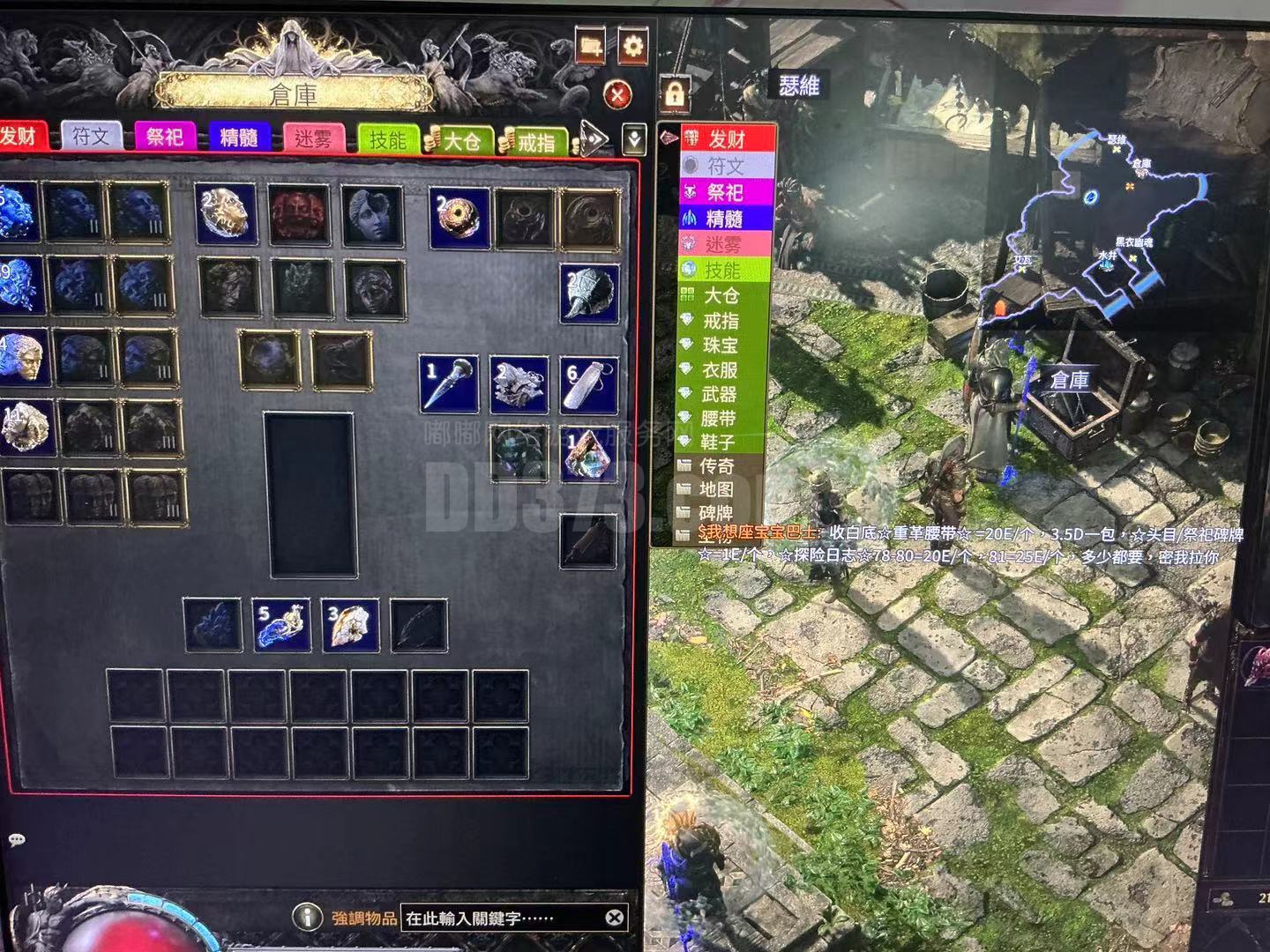Choose 衣服 in the tab list
Screen dimensions: 1270x952
[720, 370]
